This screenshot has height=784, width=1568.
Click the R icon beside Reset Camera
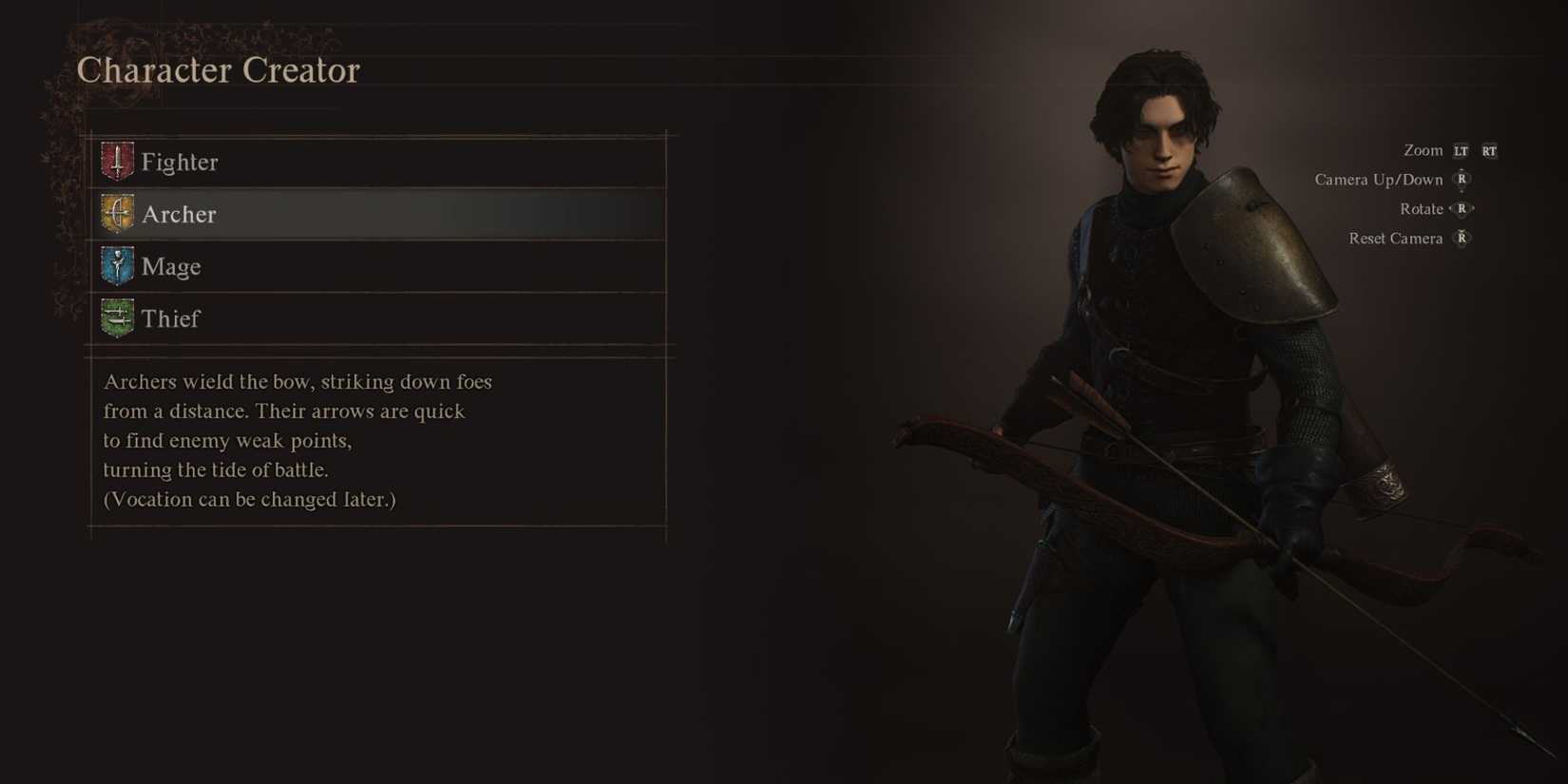[1461, 239]
